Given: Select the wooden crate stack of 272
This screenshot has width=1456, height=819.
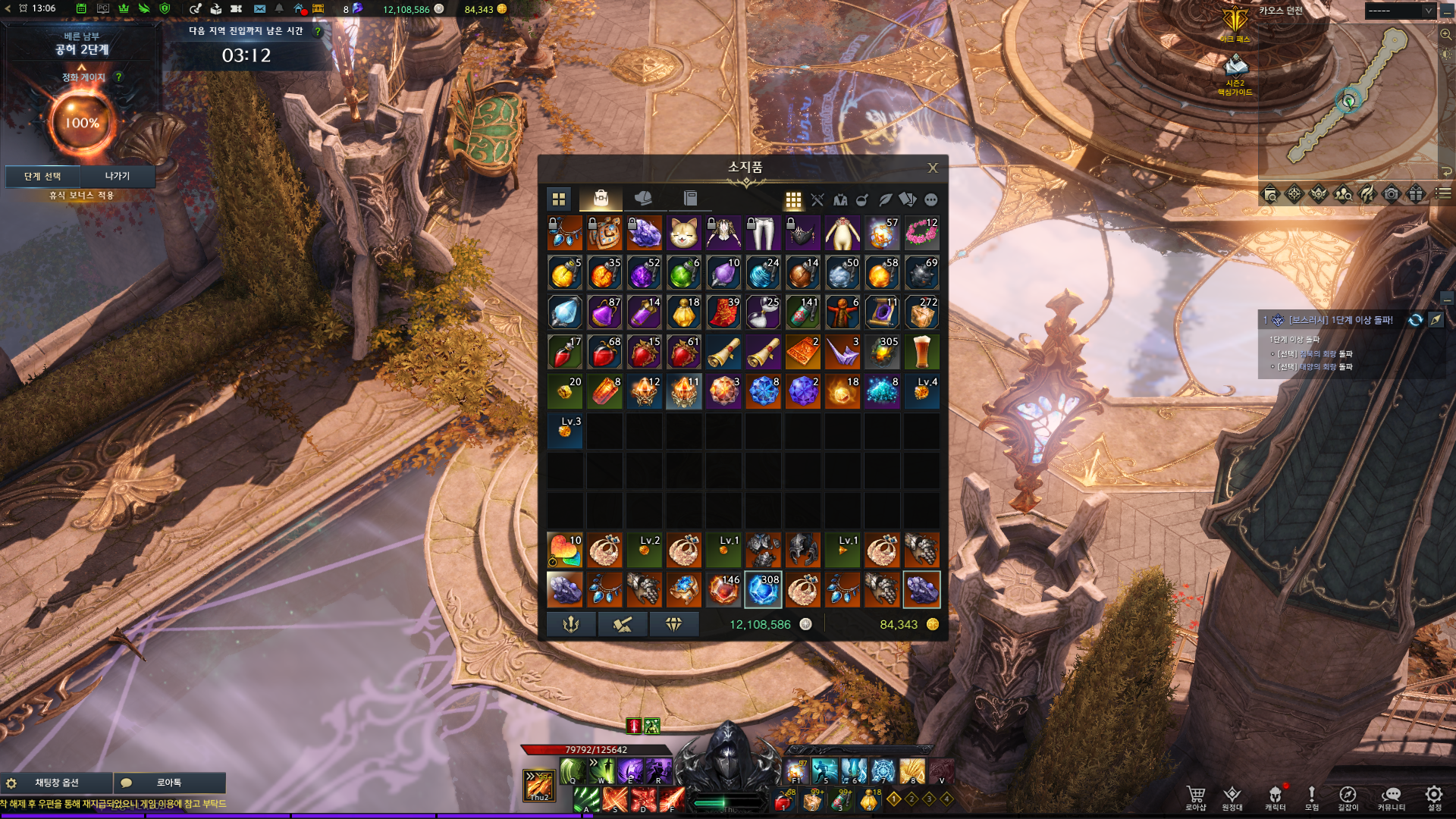Looking at the screenshot, I should point(921,312).
